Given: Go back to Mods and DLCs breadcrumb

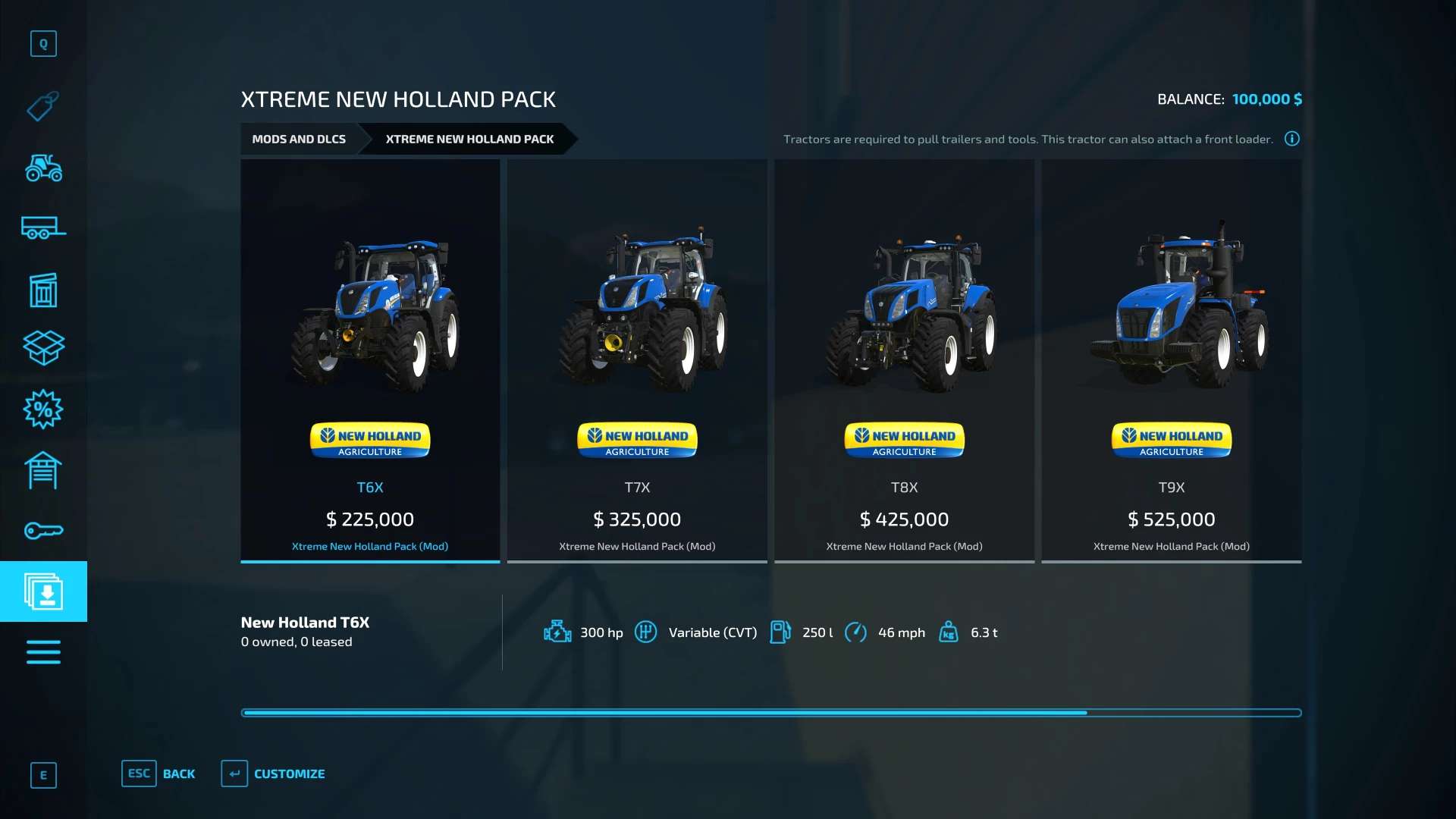Looking at the screenshot, I should (x=299, y=140).
